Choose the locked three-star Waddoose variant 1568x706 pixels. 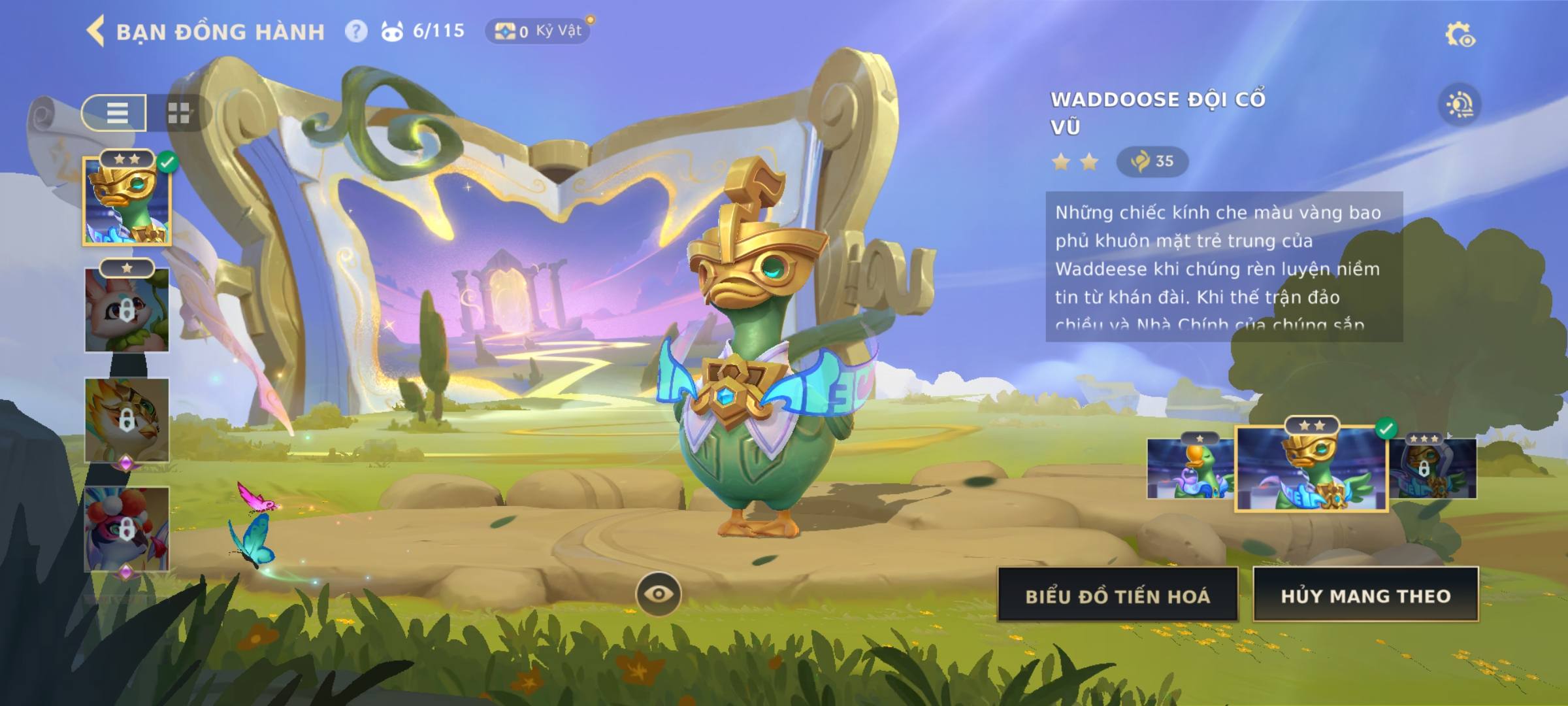coord(1433,468)
